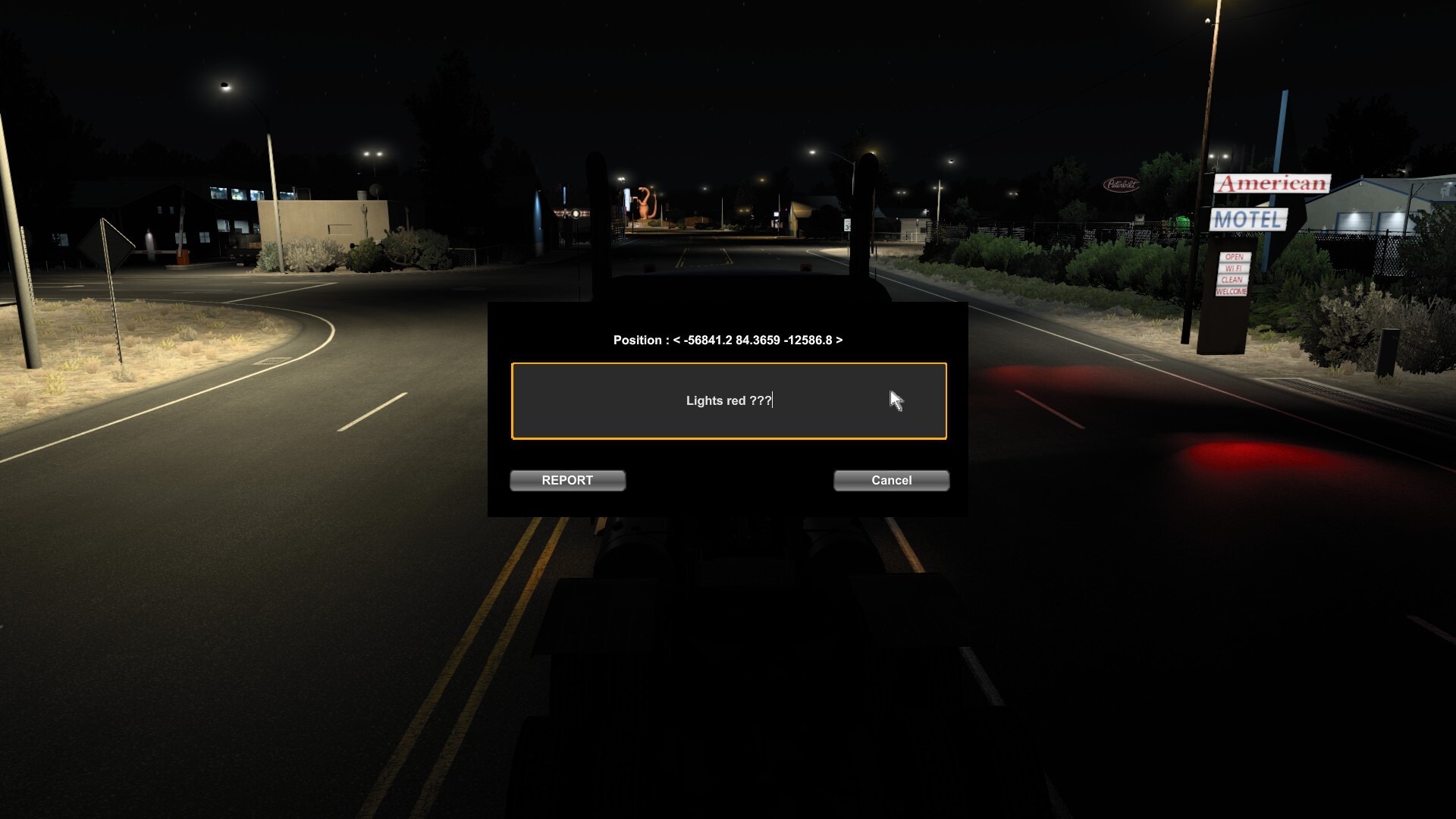
Task: Click the 'WI FI' sign panel
Action: point(1233,268)
